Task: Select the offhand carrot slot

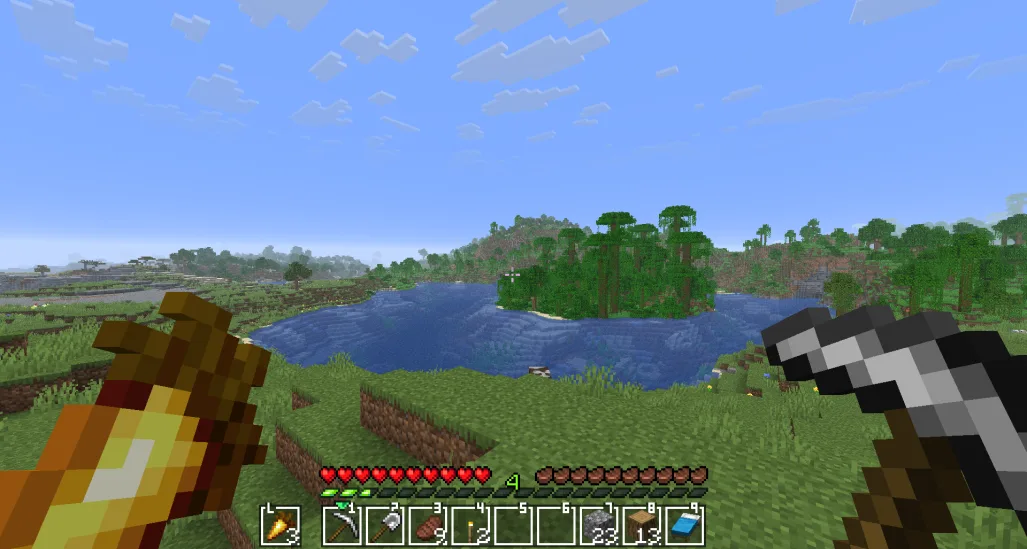Action: pyautogui.click(x=279, y=525)
